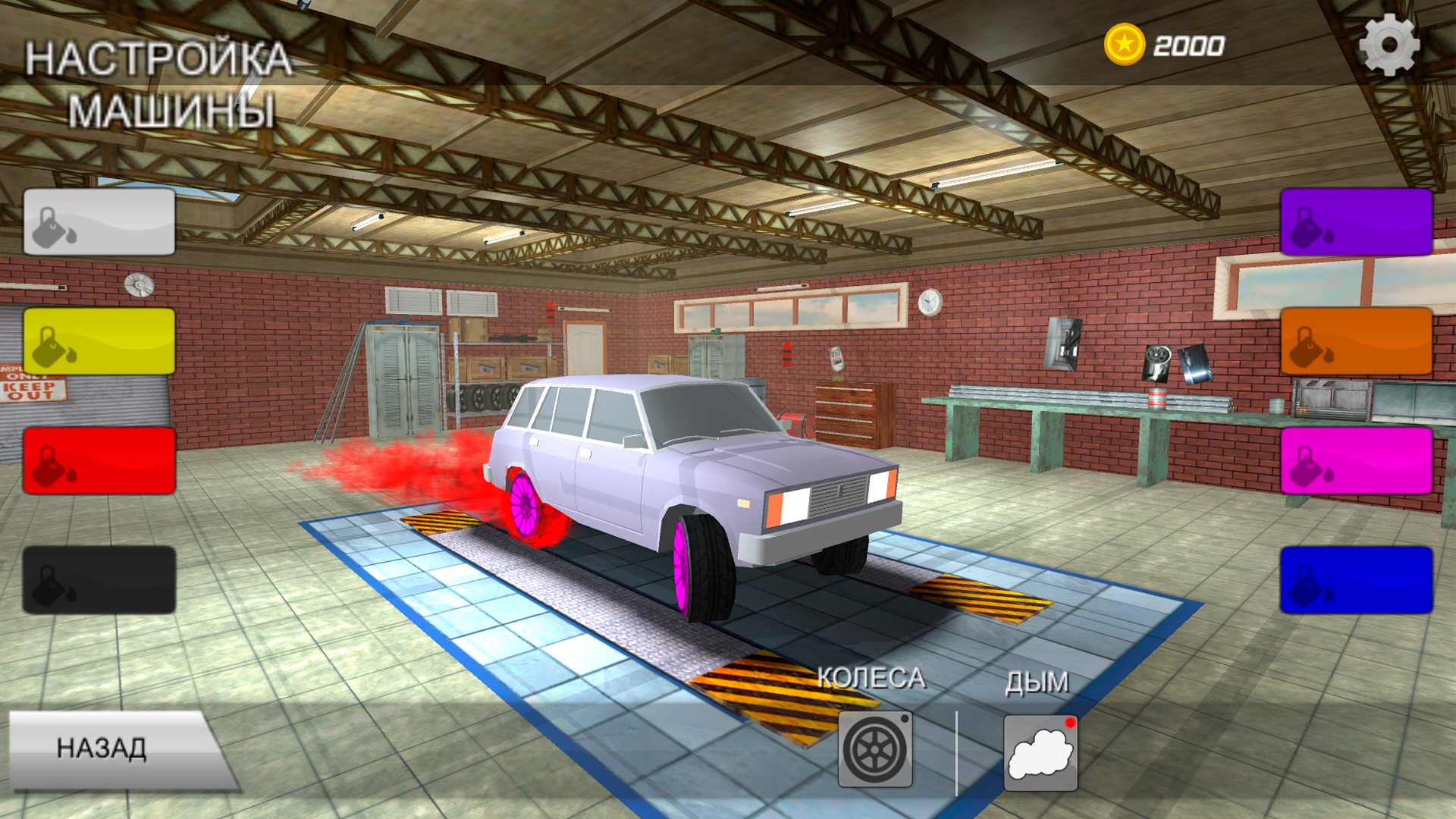Click the ДЫМ tab label

coord(1038,682)
